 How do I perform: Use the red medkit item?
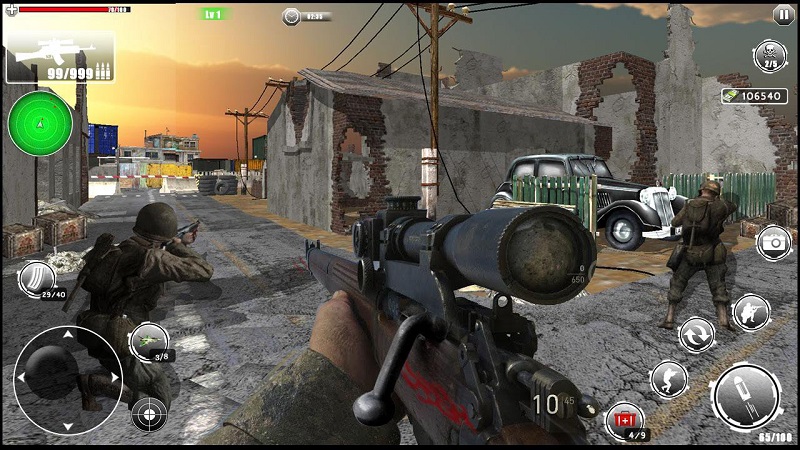pos(625,420)
